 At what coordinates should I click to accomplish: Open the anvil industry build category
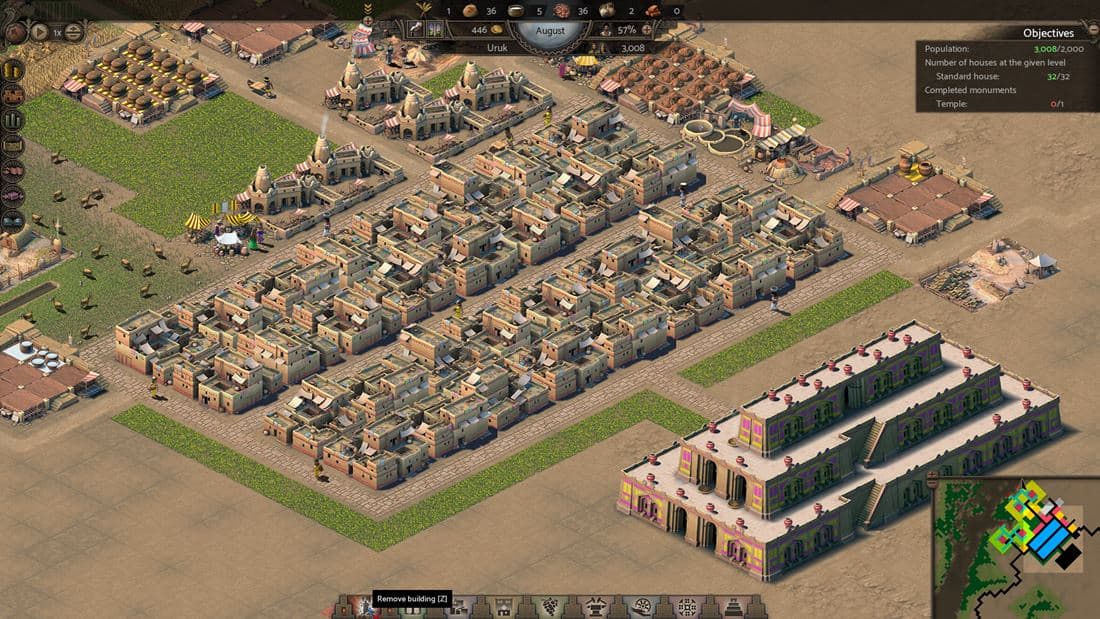point(596,607)
